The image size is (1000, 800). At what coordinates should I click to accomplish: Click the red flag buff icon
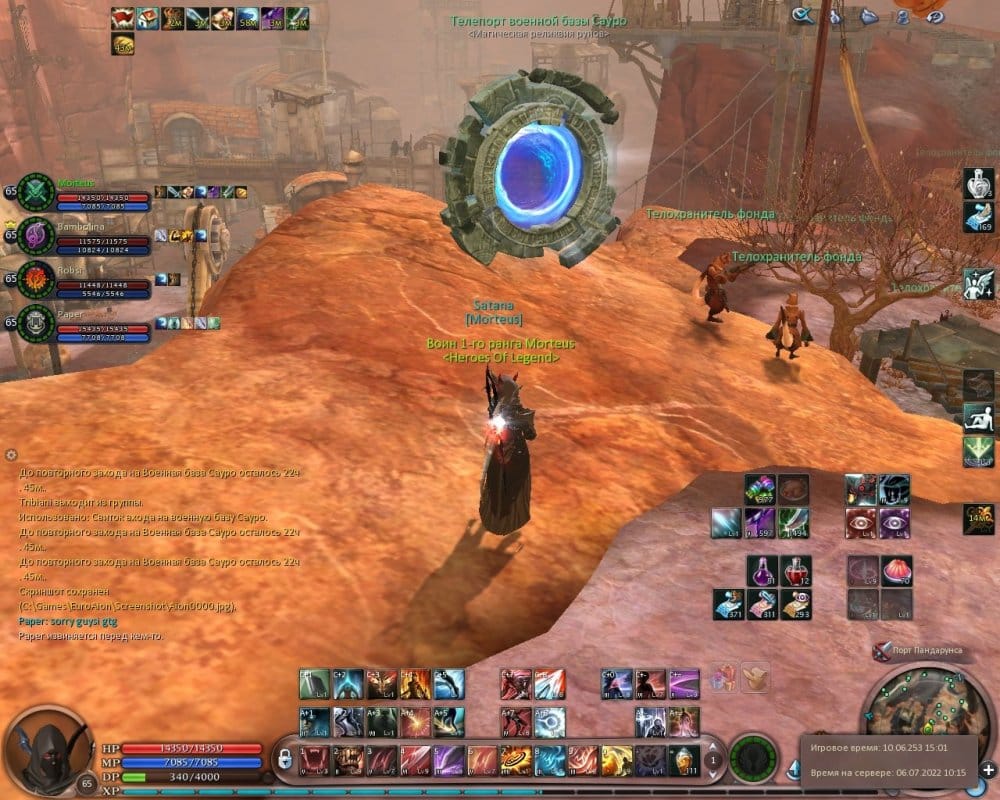pyautogui.click(x=124, y=17)
